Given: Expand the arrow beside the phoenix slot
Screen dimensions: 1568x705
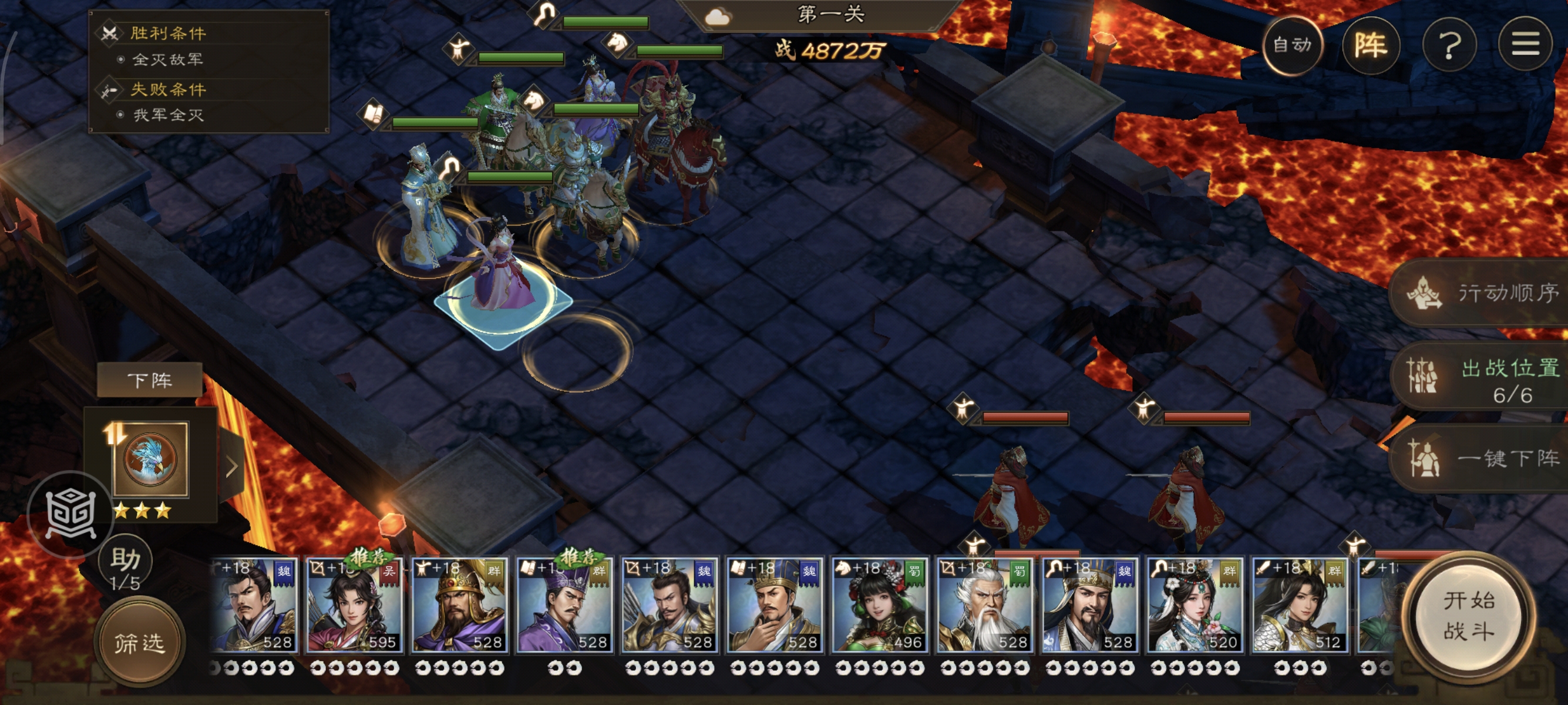Looking at the screenshot, I should click(x=231, y=467).
